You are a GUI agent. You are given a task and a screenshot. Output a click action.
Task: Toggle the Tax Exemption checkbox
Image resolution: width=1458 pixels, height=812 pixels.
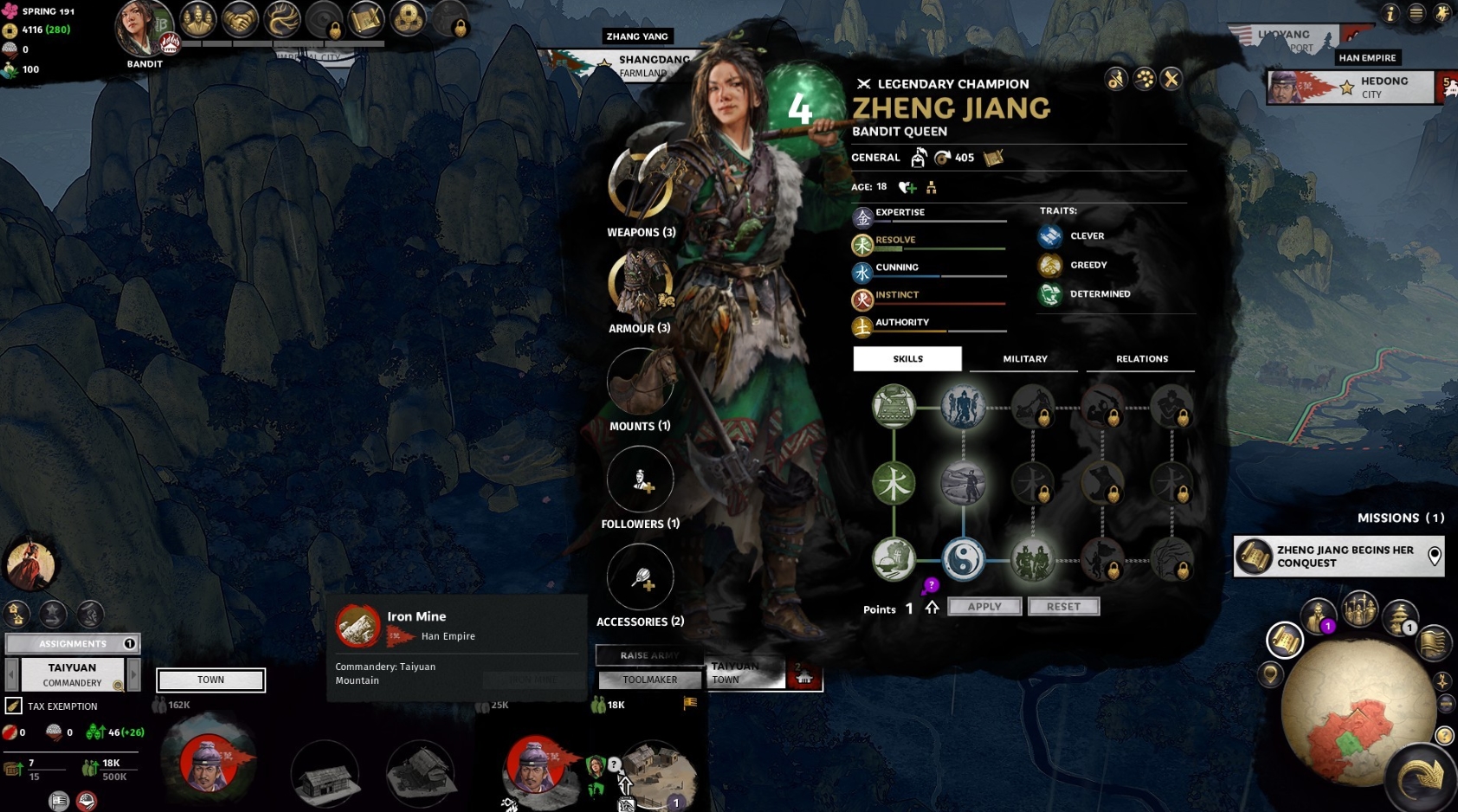(x=14, y=706)
